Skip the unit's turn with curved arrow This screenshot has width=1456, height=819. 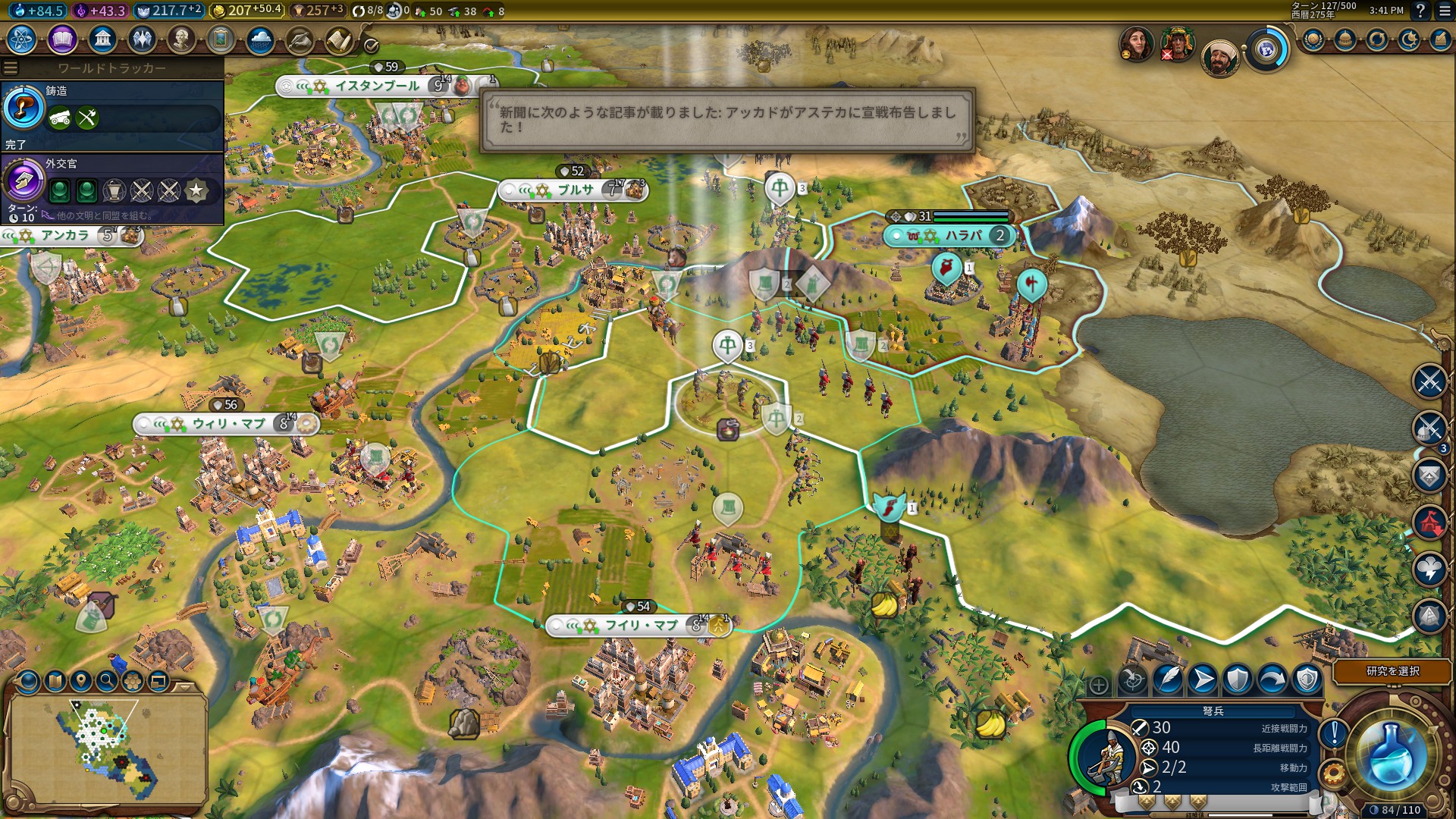(1272, 679)
